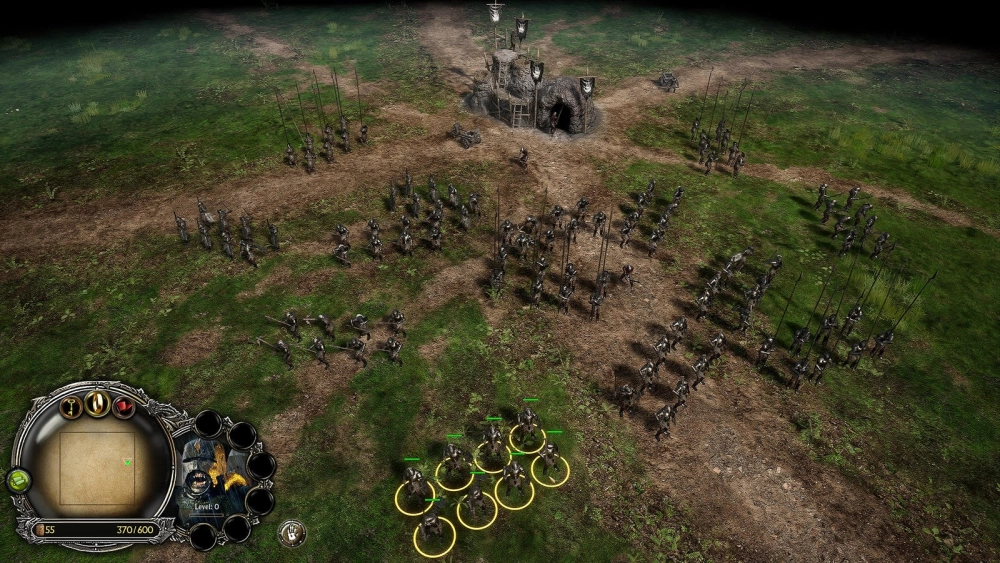The width and height of the screenshot is (1000, 563).
Task: Activate the white hand icon button
Action: (291, 533)
